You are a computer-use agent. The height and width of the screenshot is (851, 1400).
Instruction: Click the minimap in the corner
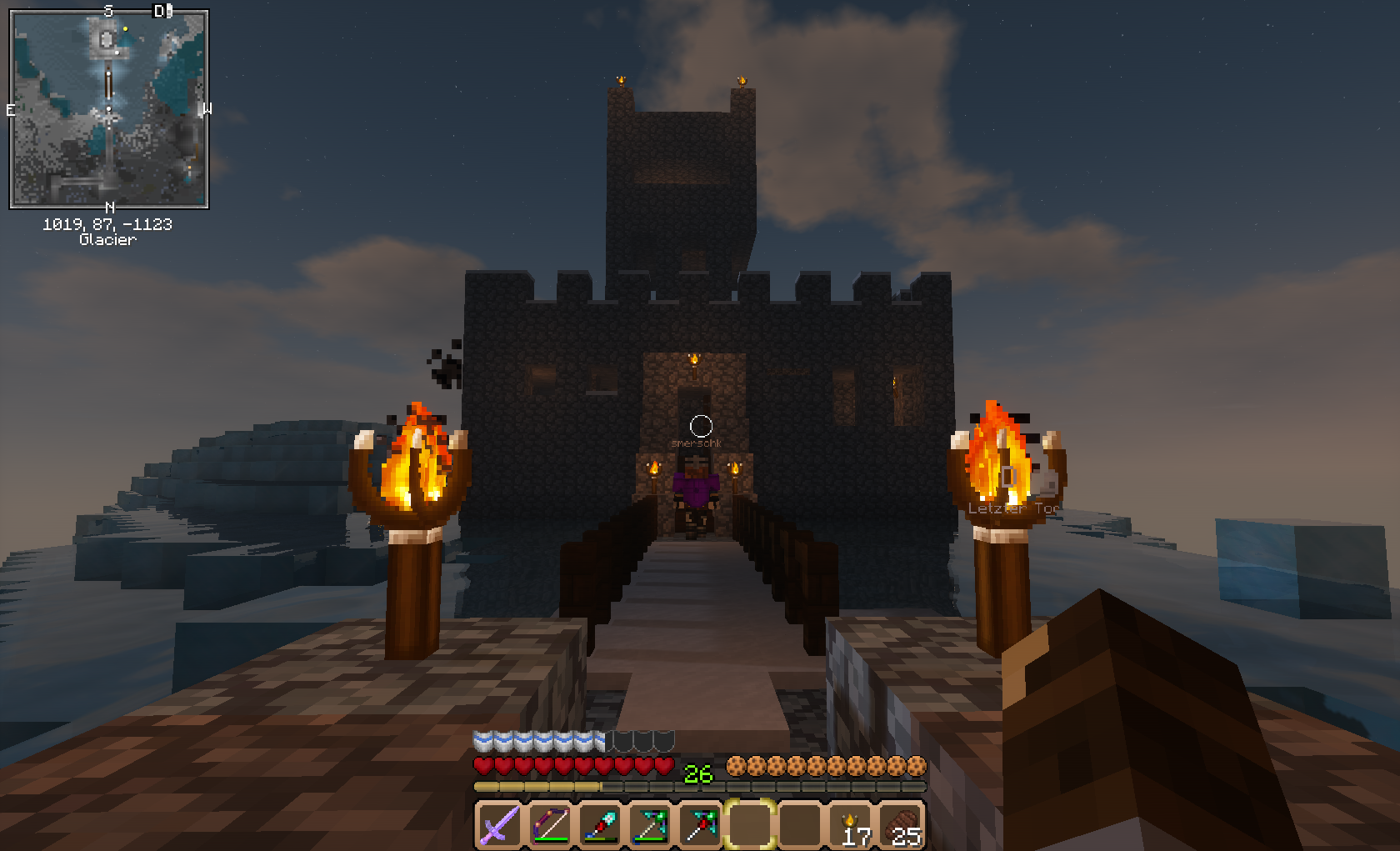(108, 108)
